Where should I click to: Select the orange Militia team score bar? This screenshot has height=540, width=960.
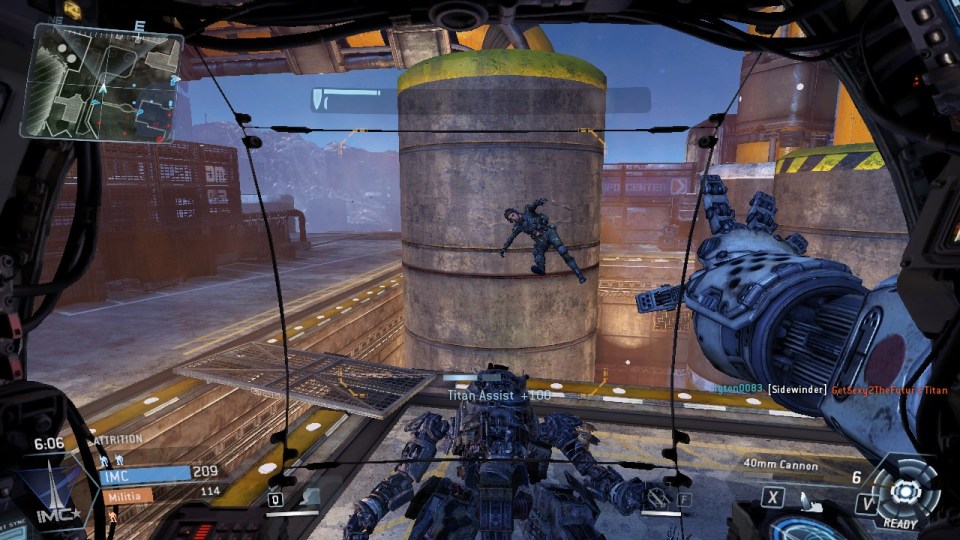[126, 494]
